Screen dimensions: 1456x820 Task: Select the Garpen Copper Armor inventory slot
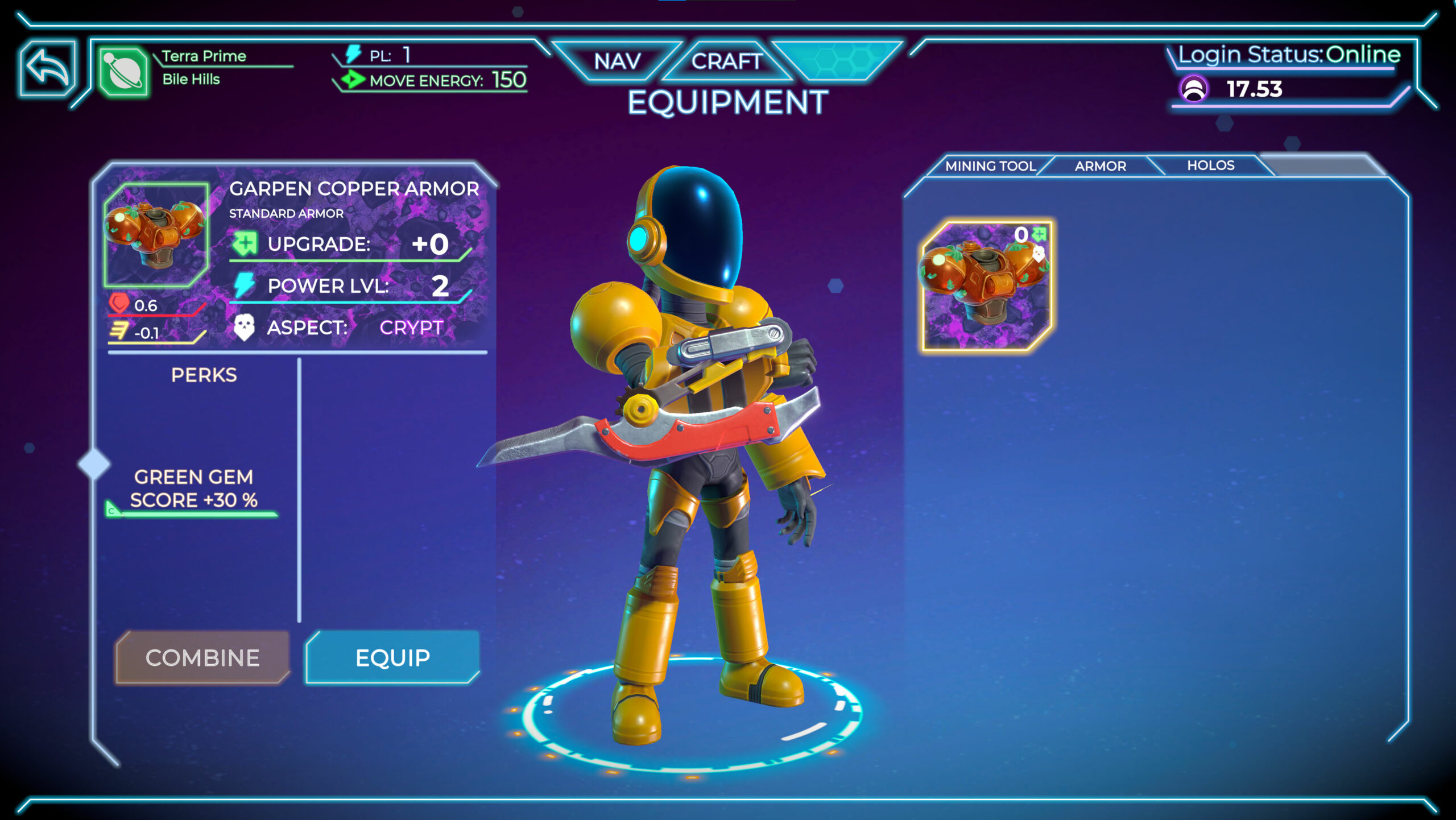coord(986,285)
